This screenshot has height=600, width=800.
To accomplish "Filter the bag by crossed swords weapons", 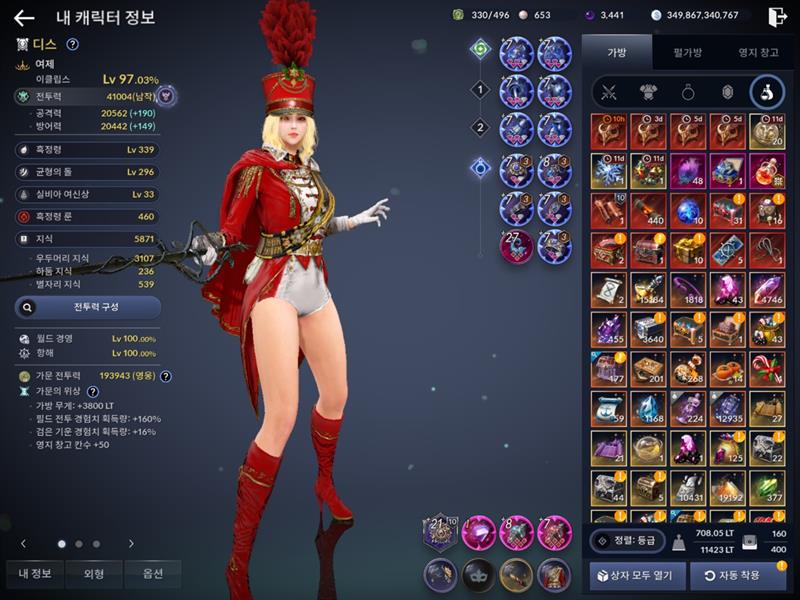I will point(607,93).
